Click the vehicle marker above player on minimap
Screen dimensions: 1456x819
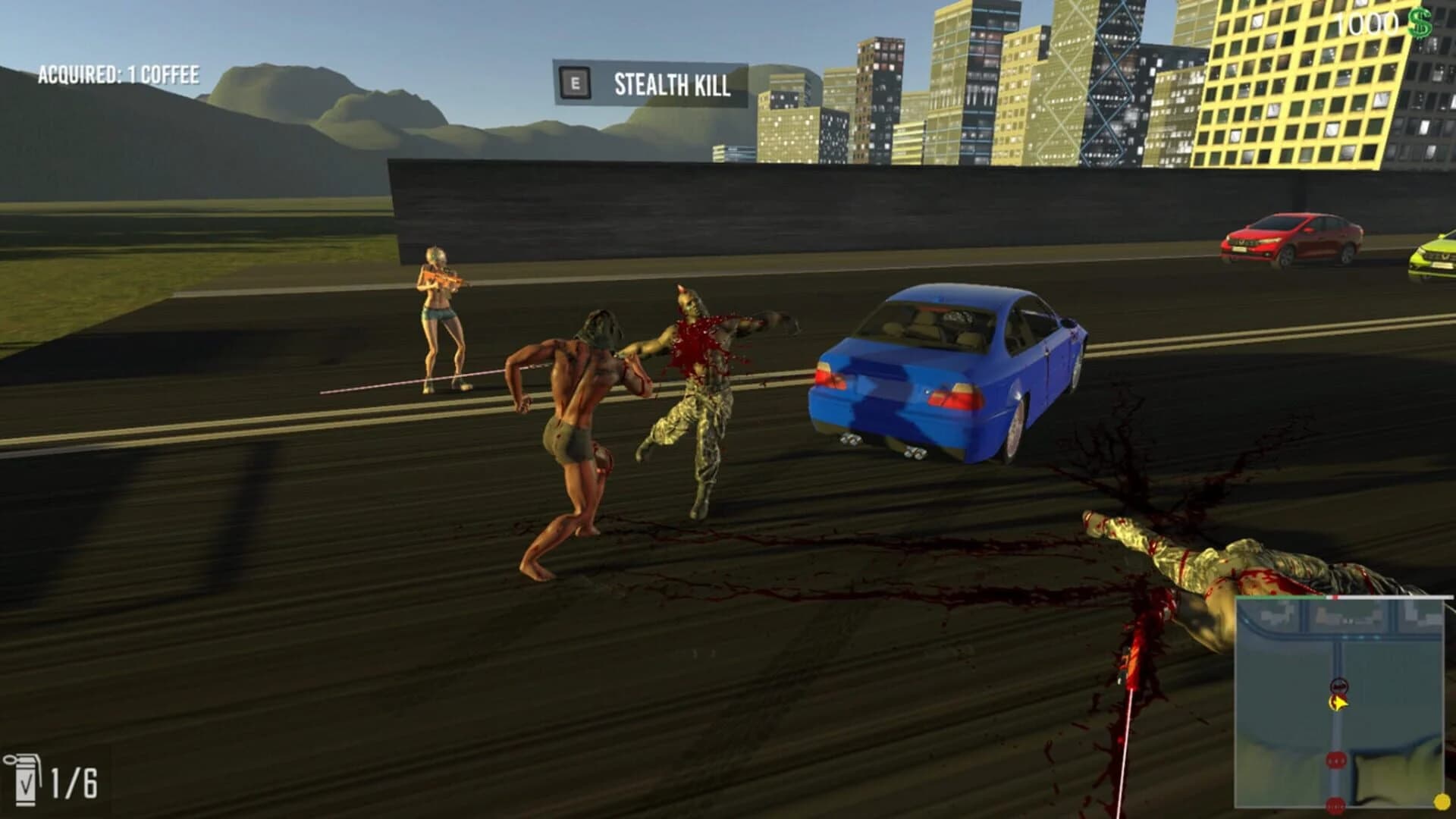point(1339,686)
